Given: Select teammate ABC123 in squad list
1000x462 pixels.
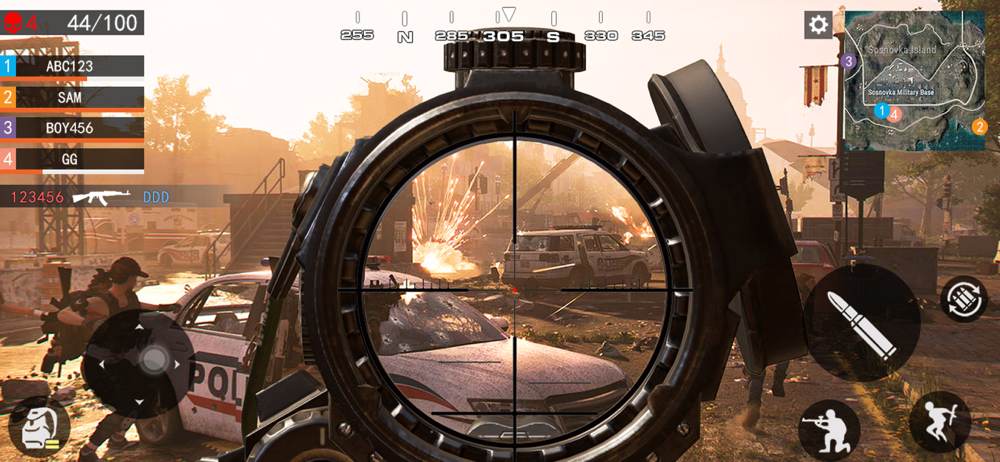Looking at the screenshot, I should coord(72,66).
